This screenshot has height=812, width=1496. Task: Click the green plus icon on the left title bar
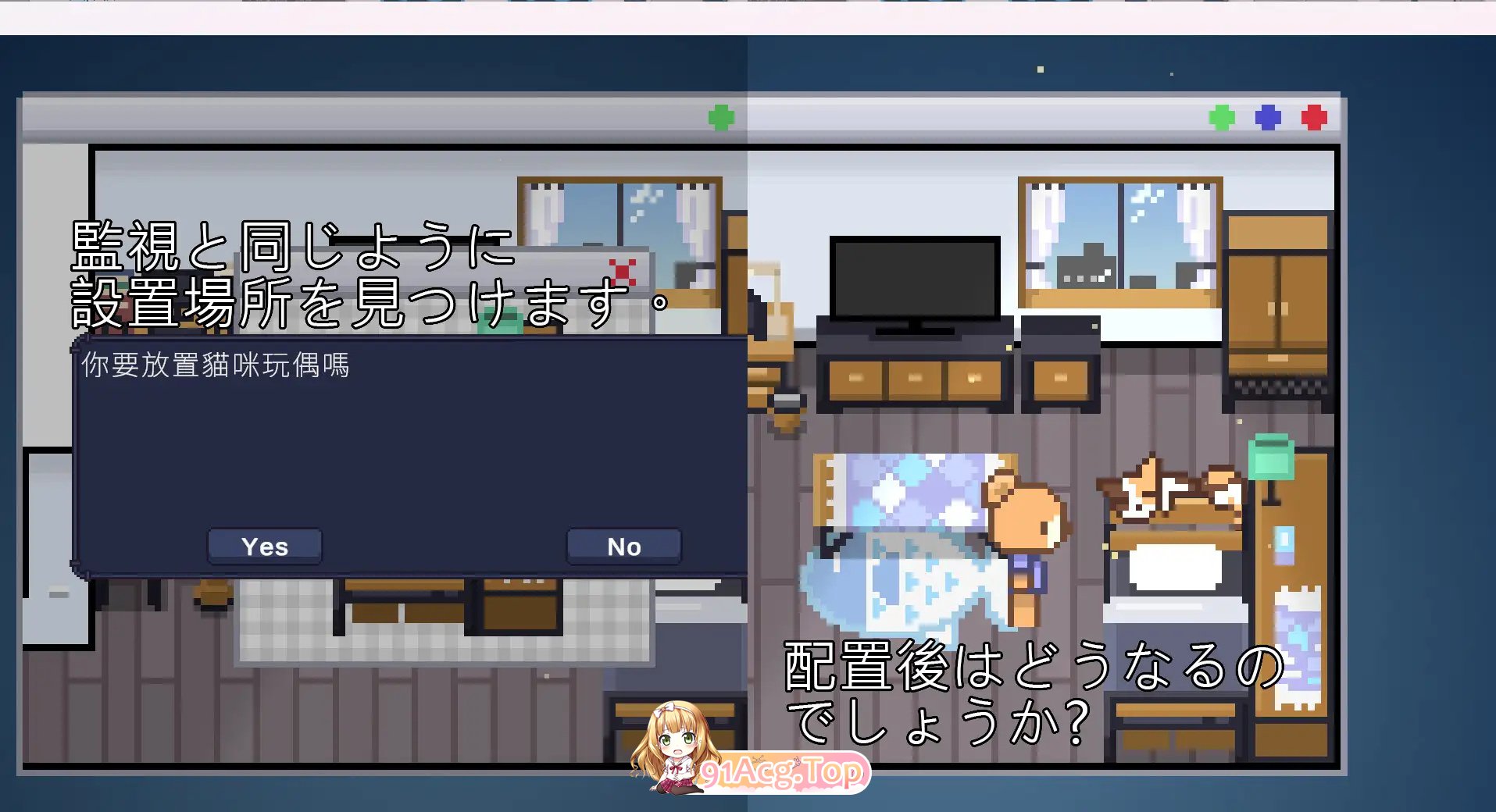coord(720,117)
